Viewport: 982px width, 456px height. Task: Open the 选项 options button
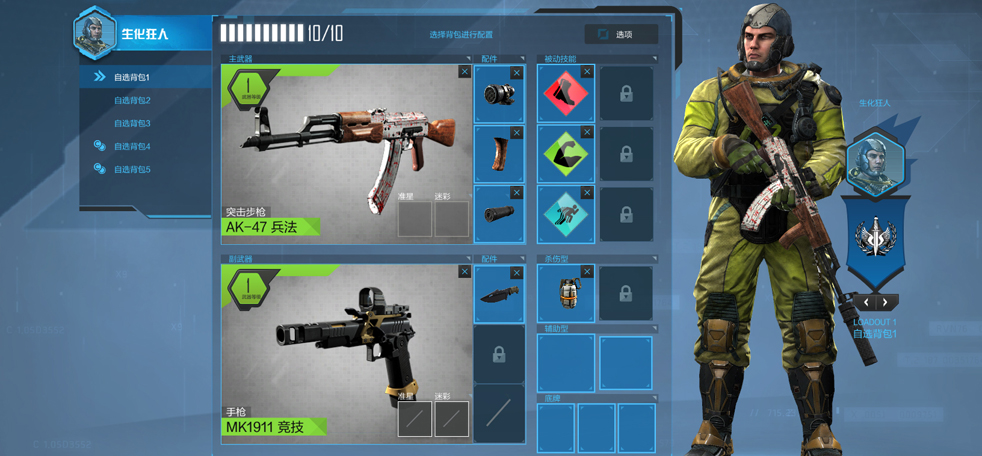[620, 34]
